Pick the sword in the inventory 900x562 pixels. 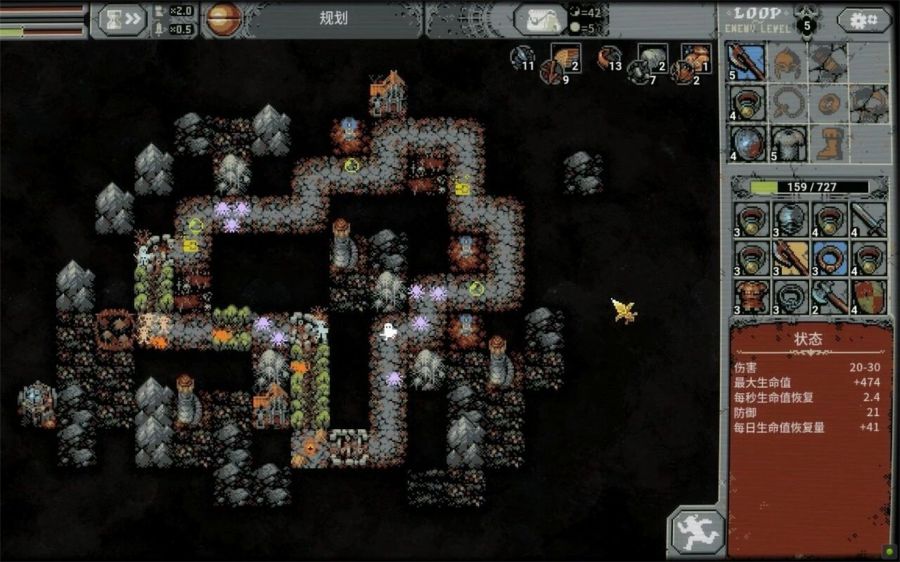pyautogui.click(x=868, y=217)
